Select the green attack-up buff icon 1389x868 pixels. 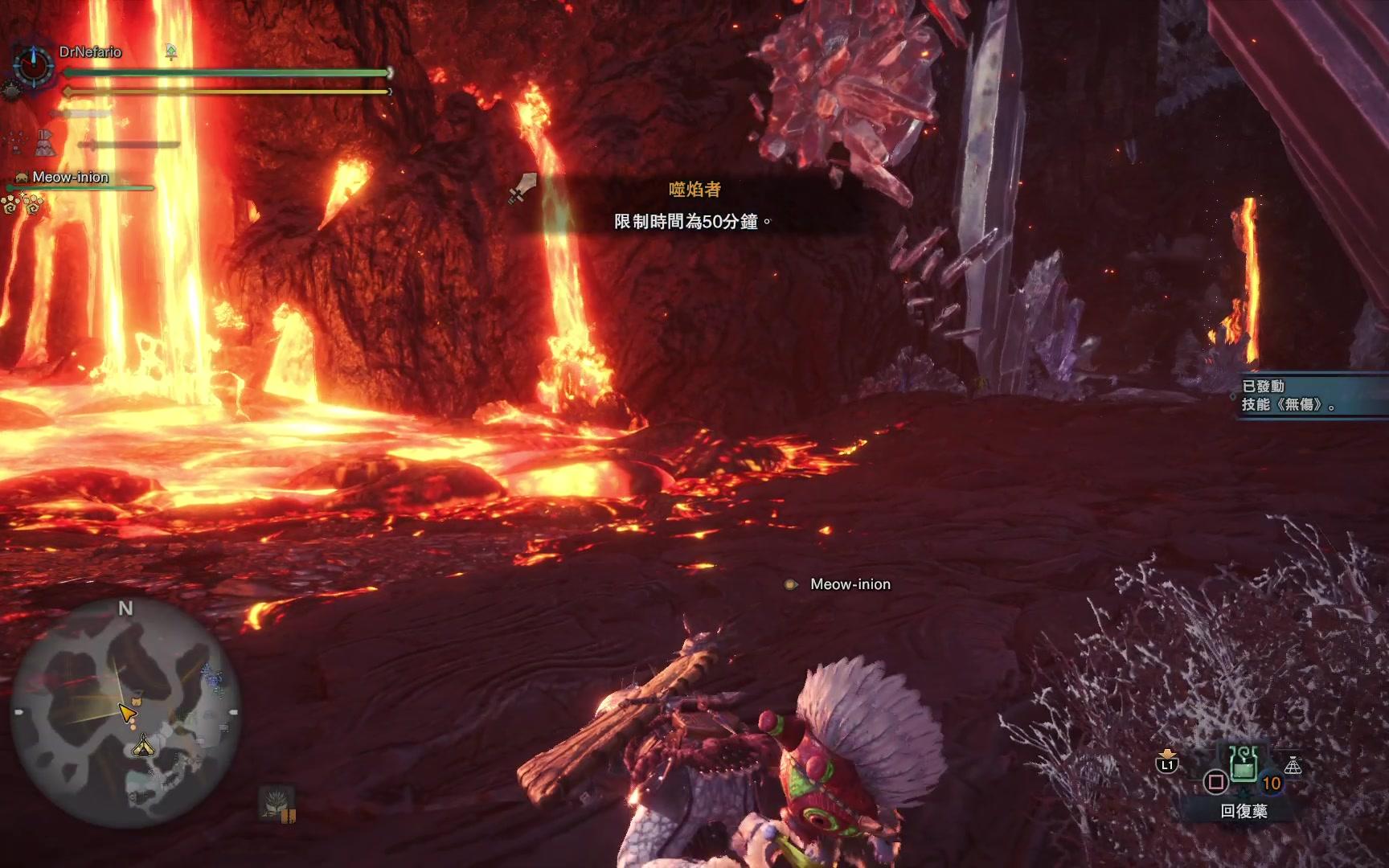(170, 52)
